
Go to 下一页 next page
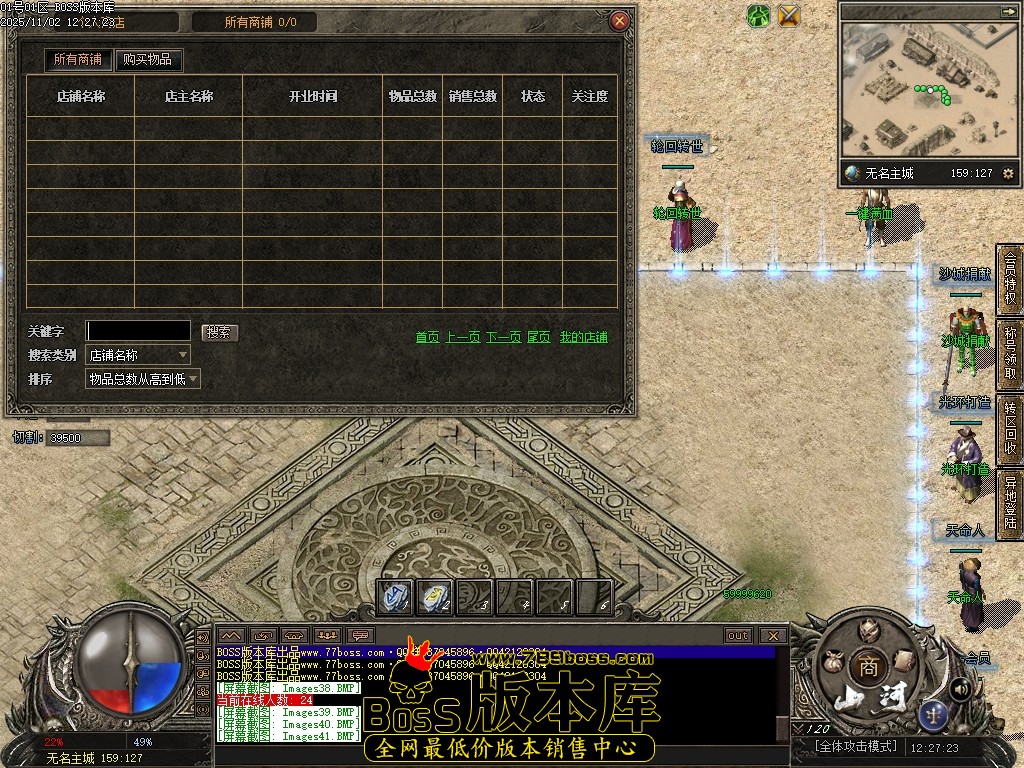pyautogui.click(x=504, y=338)
